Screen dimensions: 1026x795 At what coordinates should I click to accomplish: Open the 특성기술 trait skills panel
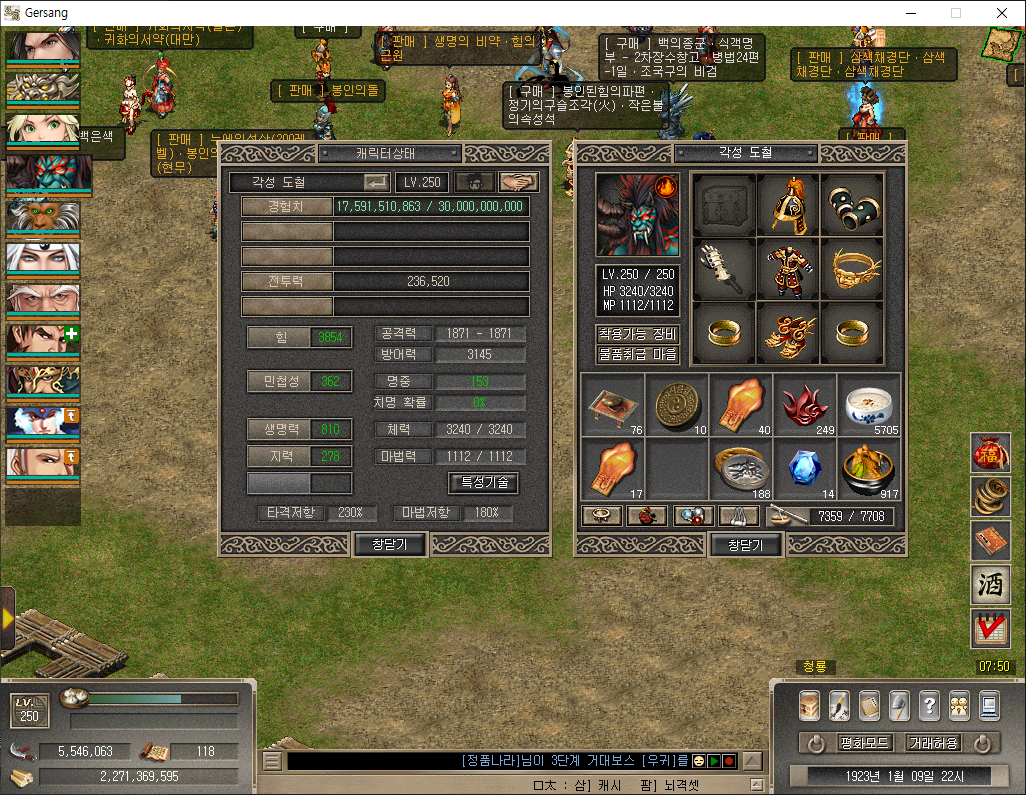[x=483, y=482]
